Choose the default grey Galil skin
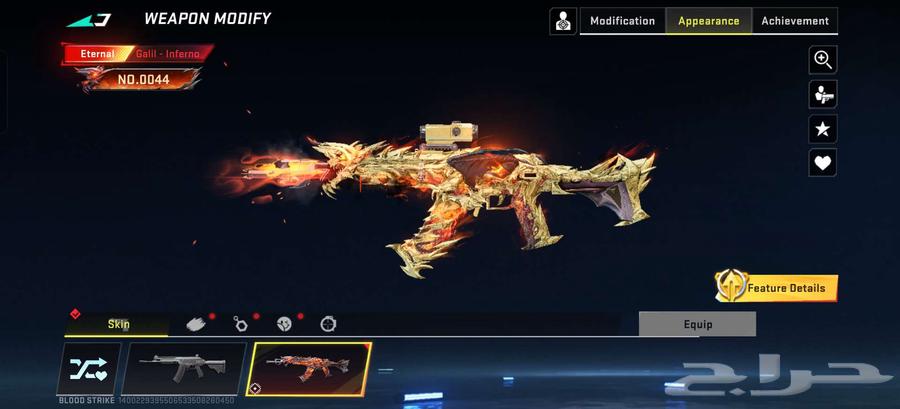Viewport: 900px width, 409px height. point(183,369)
